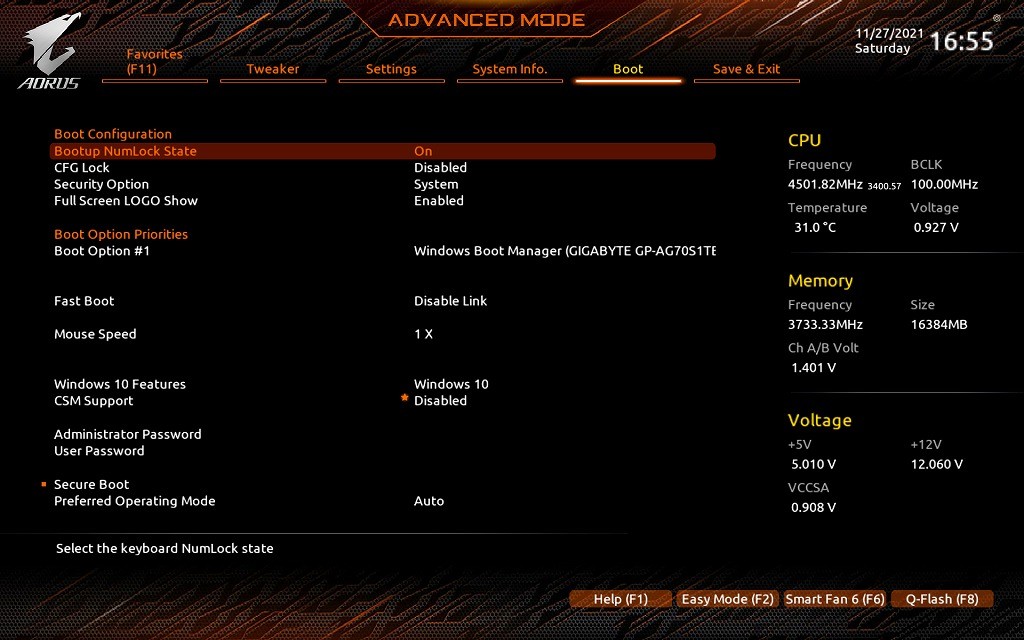Open the Secure Boot submenu
Screen dimensions: 1024x640
pyautogui.click(x=92, y=484)
